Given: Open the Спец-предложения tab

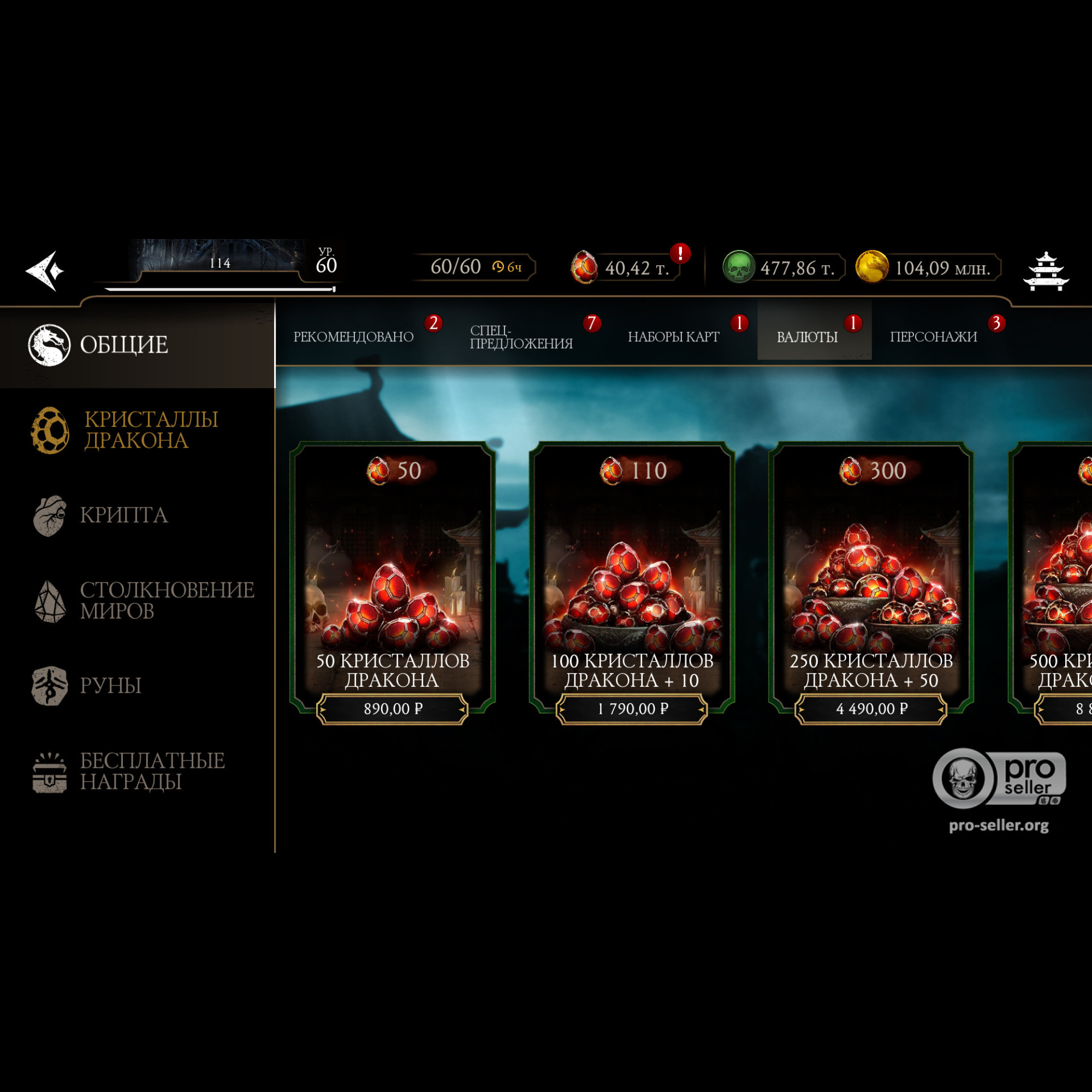Looking at the screenshot, I should point(520,337).
